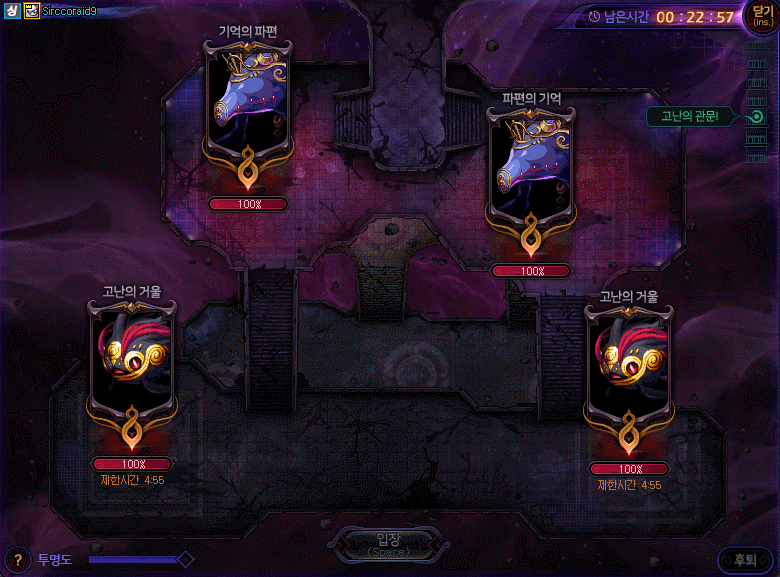Open help with the question mark button
The height and width of the screenshot is (577, 780).
click(x=17, y=559)
